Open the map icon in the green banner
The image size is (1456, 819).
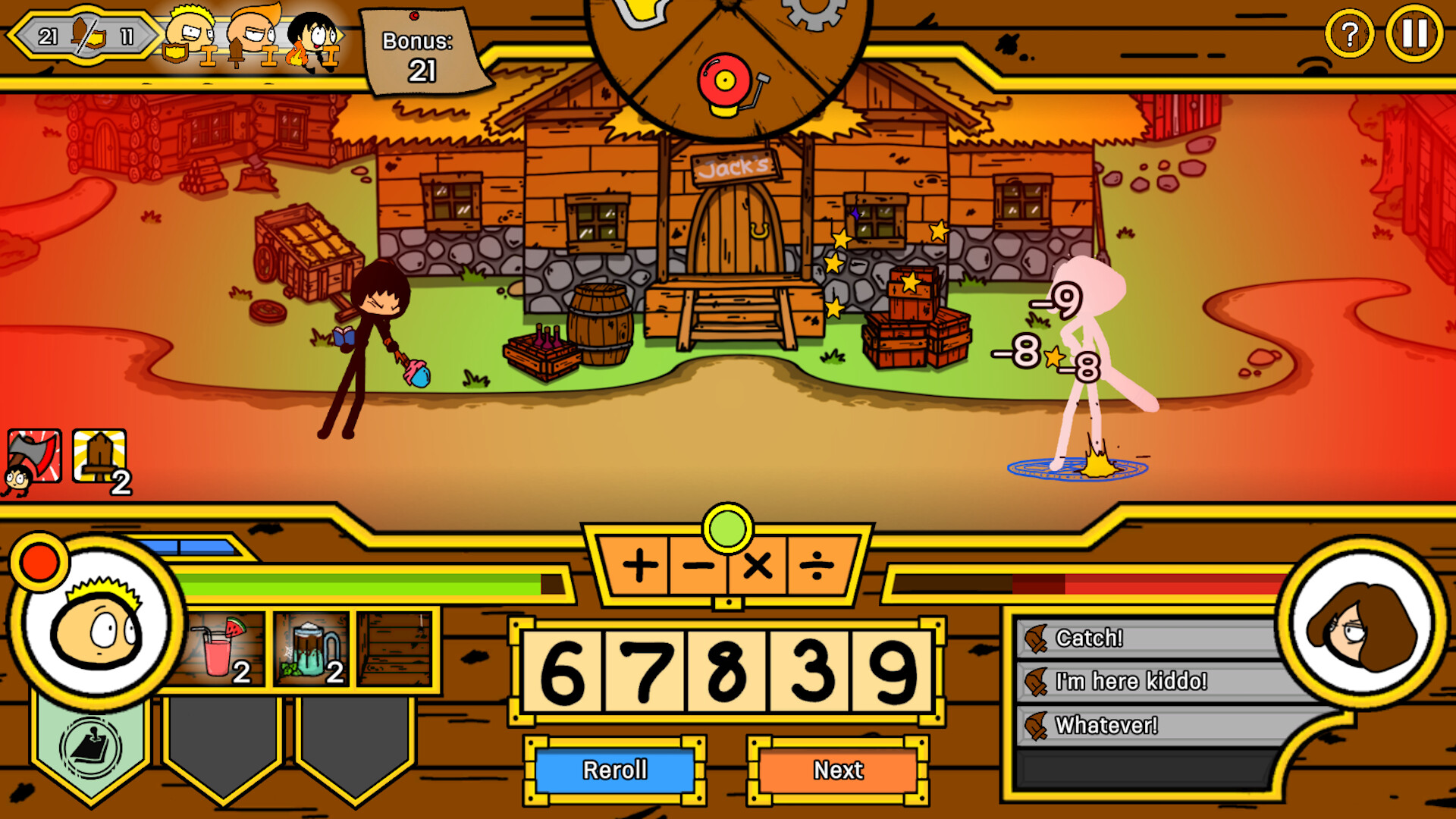pyautogui.click(x=91, y=747)
